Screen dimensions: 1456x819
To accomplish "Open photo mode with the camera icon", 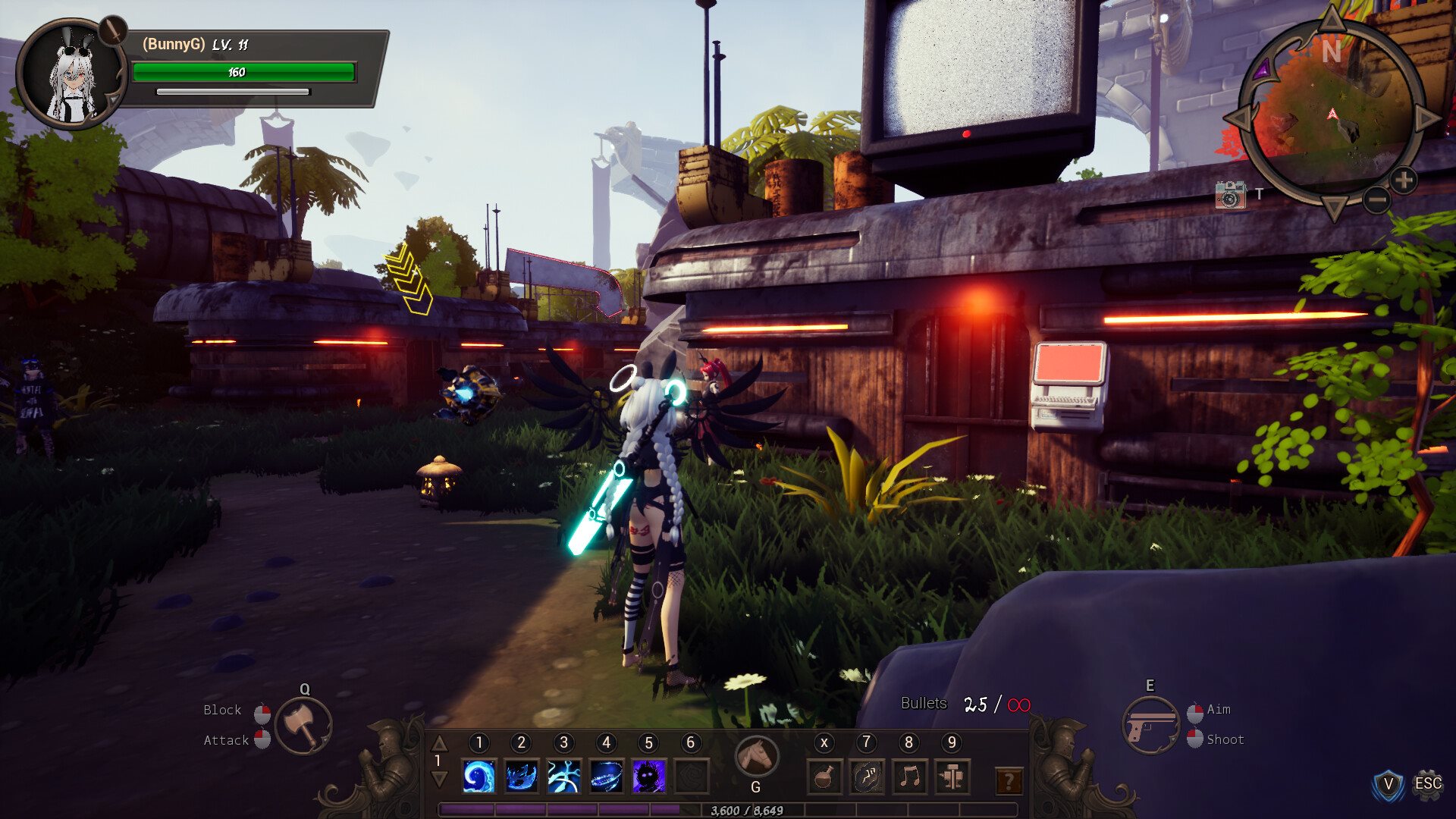I will pyautogui.click(x=1230, y=195).
